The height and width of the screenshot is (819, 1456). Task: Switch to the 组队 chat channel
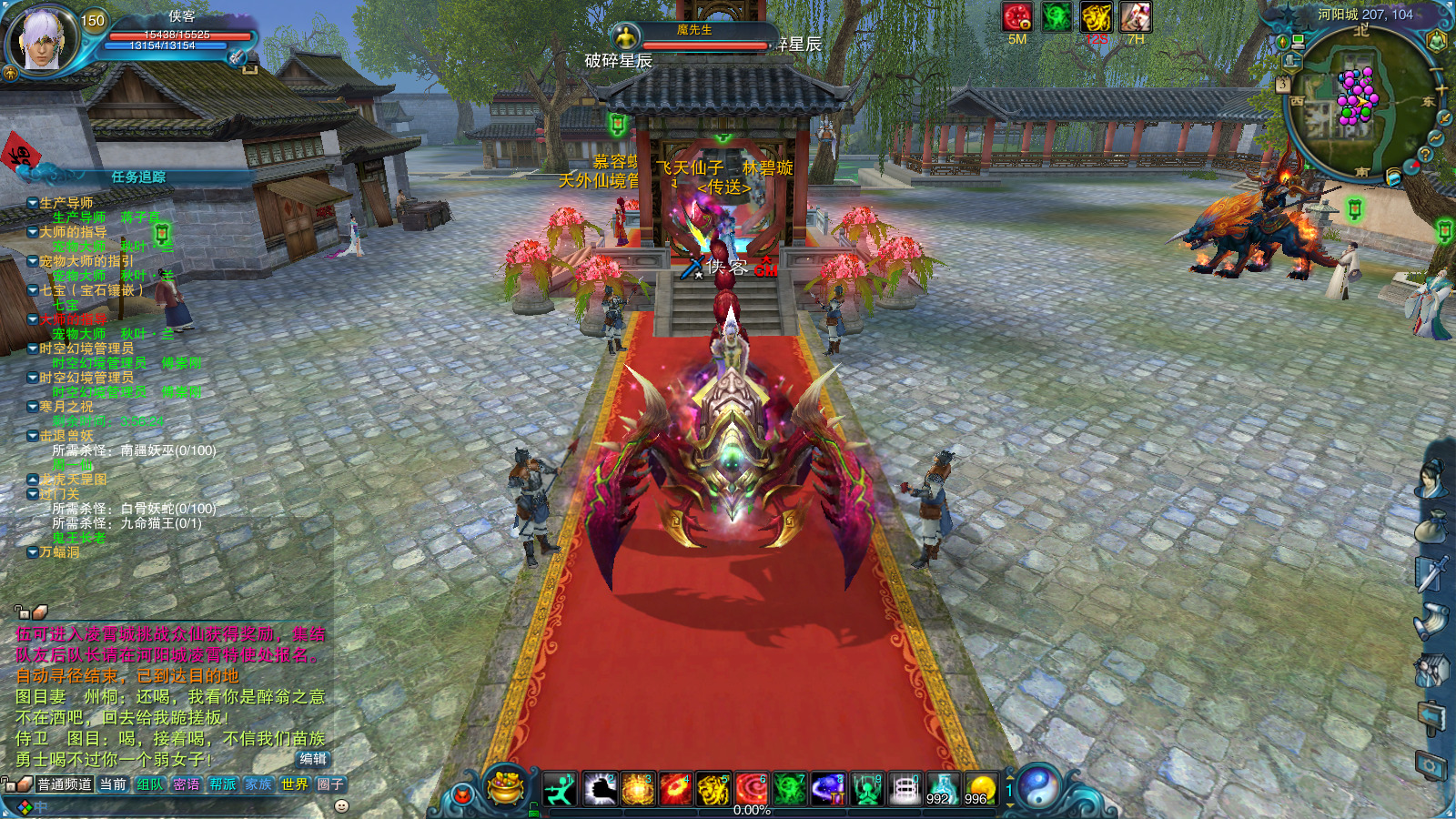pyautogui.click(x=149, y=784)
